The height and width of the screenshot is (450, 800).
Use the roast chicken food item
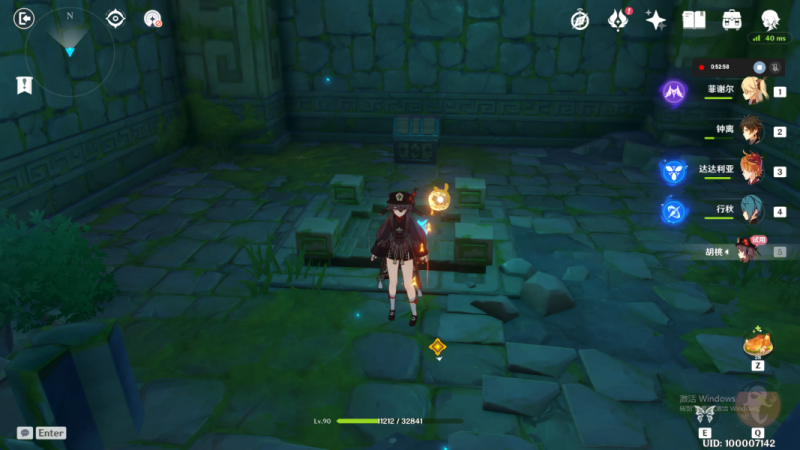point(757,347)
